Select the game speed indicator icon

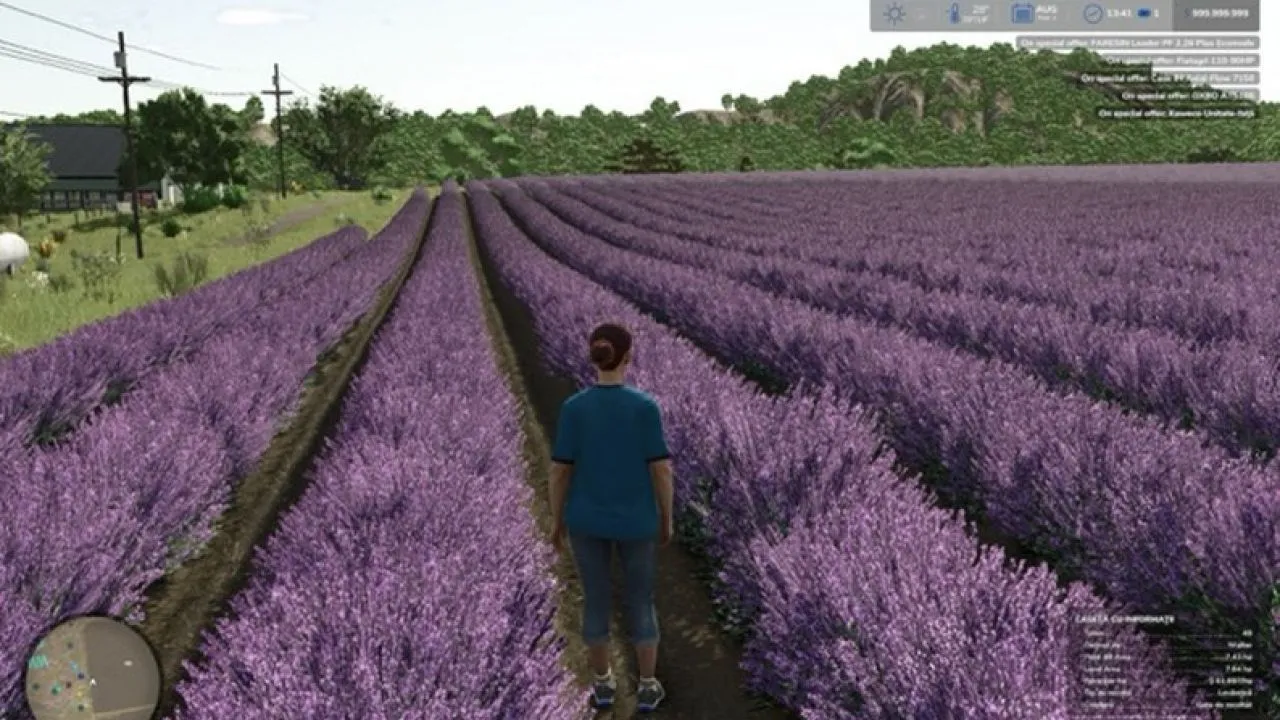point(1146,13)
